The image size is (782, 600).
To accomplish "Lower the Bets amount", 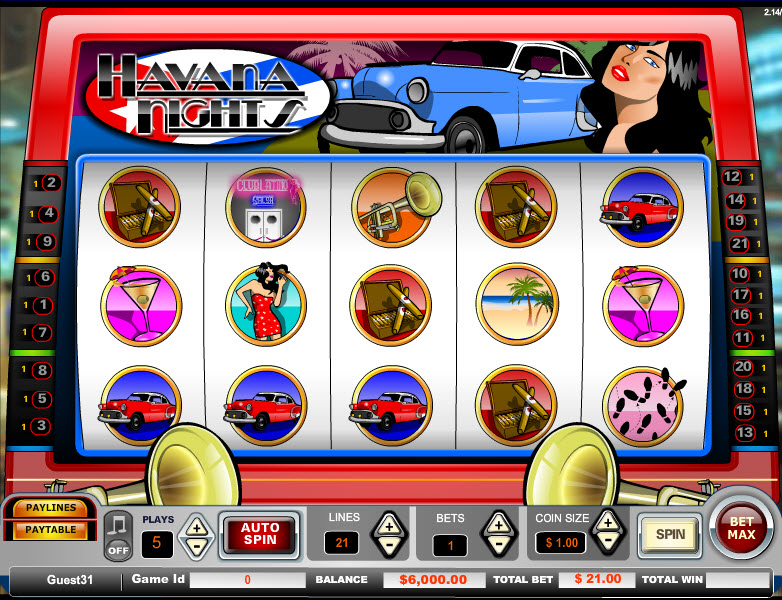I will pos(497,546).
